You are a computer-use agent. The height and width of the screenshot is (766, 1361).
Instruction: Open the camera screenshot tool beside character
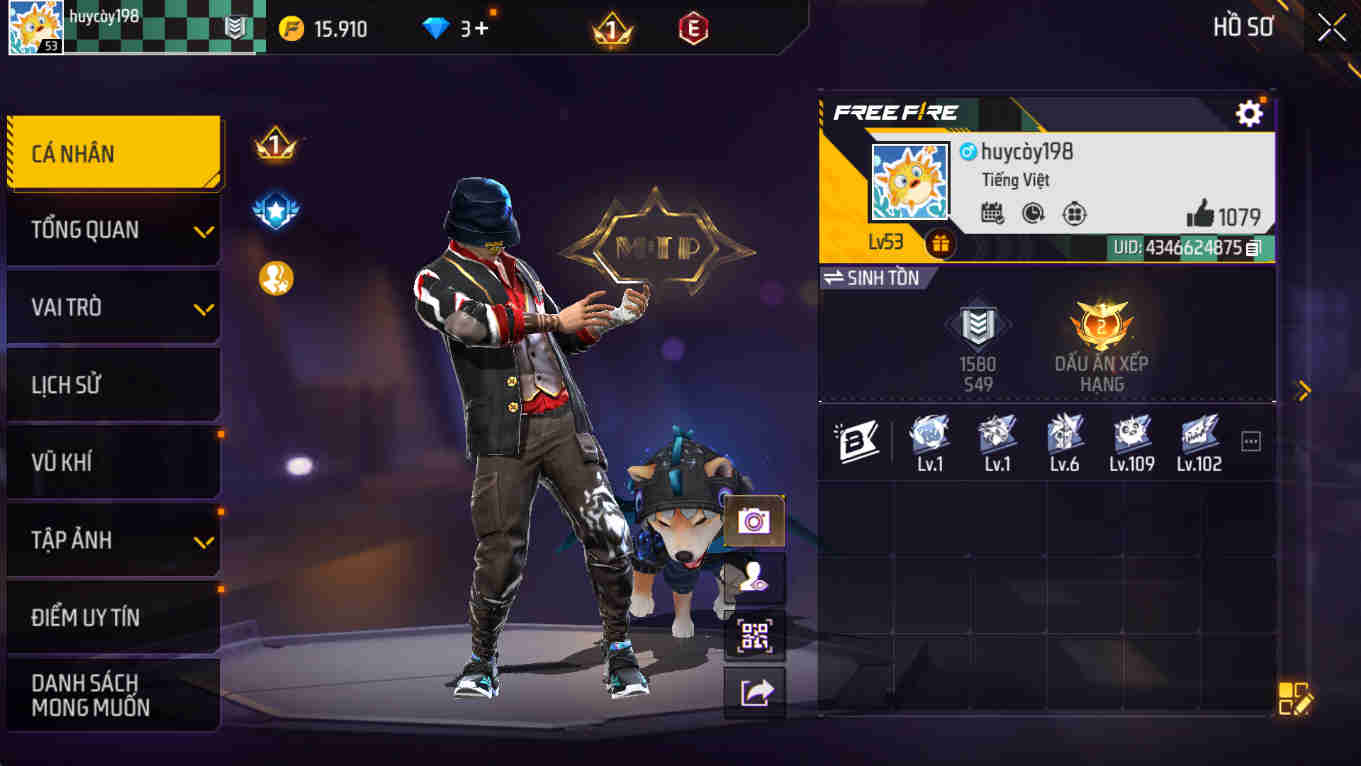(x=755, y=521)
